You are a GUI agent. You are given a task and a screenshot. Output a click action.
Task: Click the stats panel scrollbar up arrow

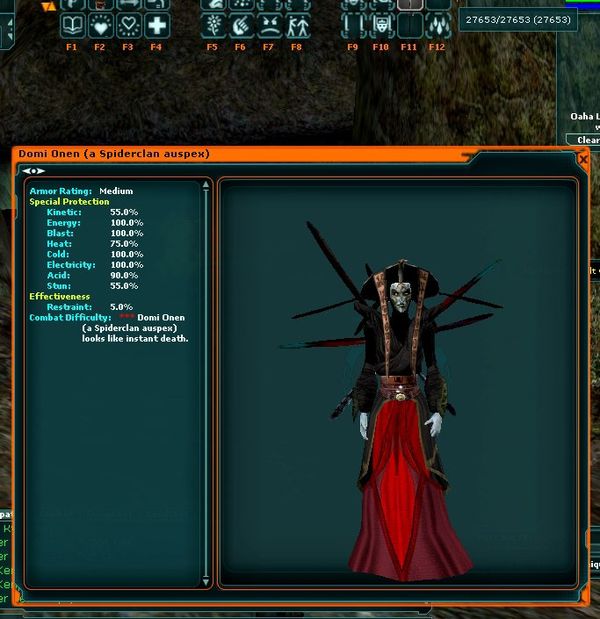coord(206,185)
